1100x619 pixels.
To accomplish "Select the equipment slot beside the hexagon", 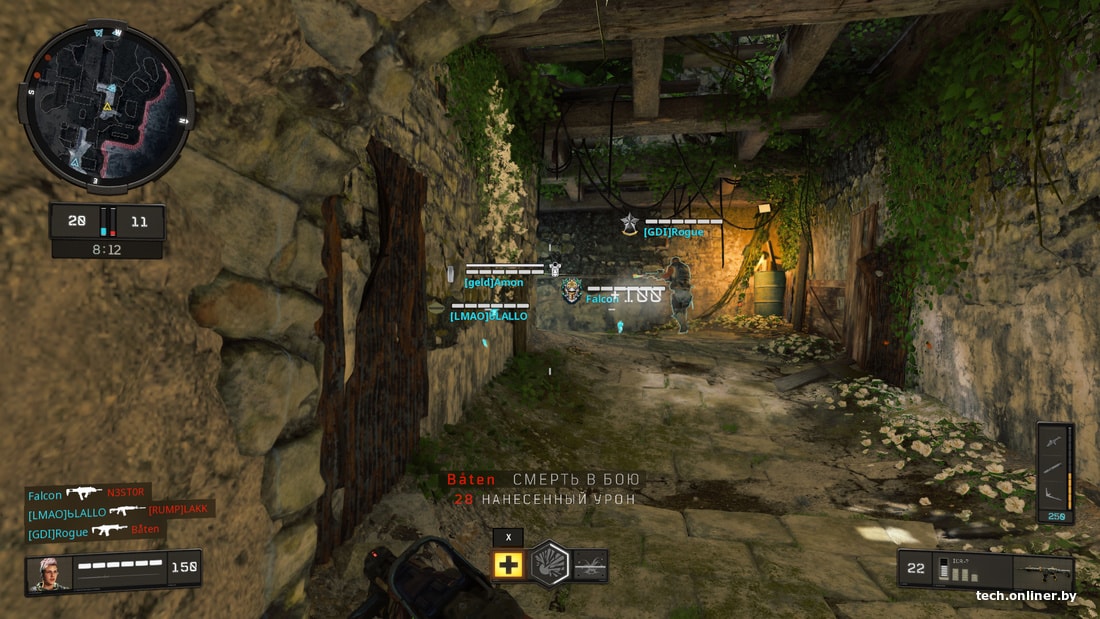I will [590, 565].
